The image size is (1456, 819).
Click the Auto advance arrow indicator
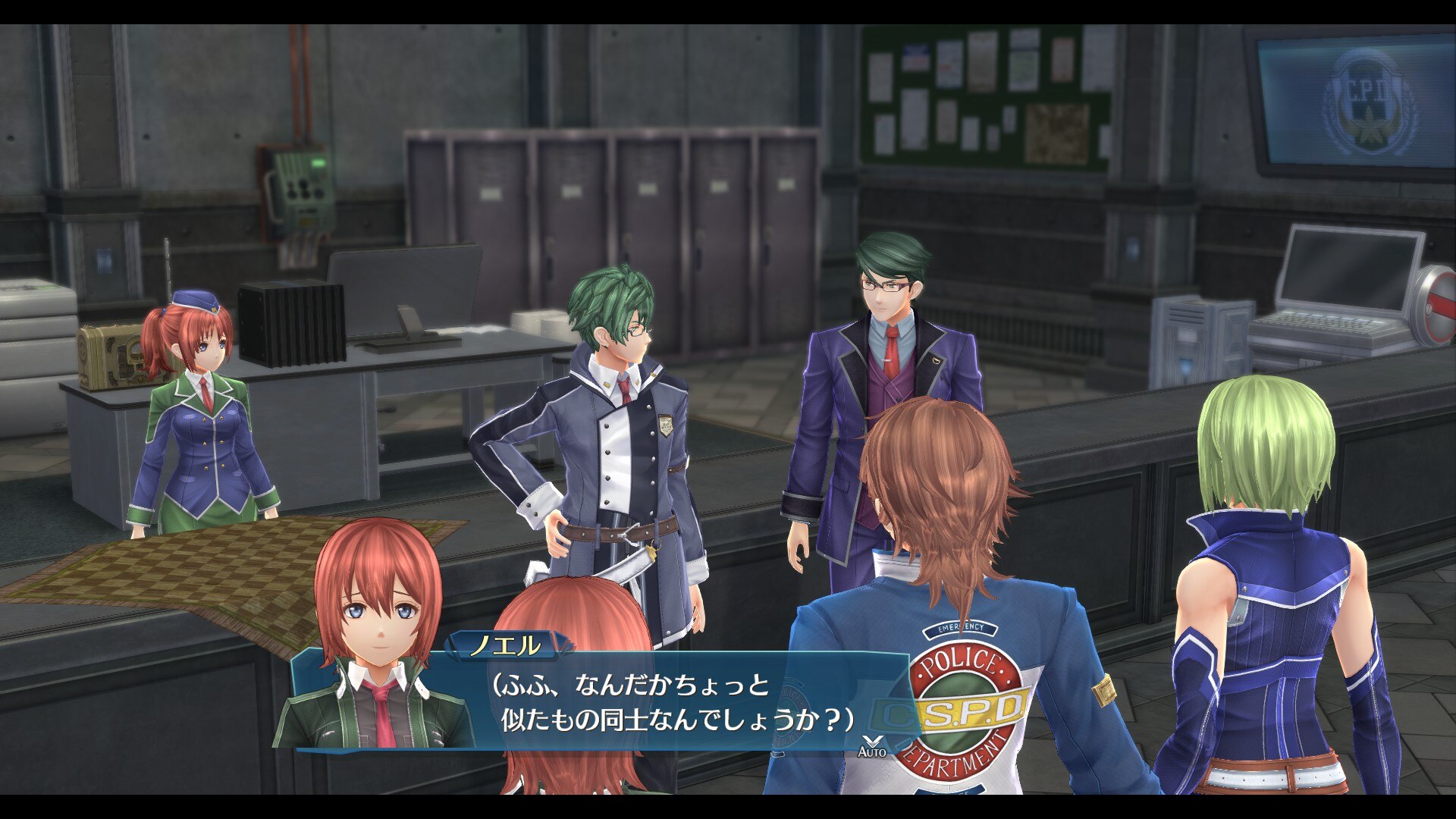pos(871,744)
